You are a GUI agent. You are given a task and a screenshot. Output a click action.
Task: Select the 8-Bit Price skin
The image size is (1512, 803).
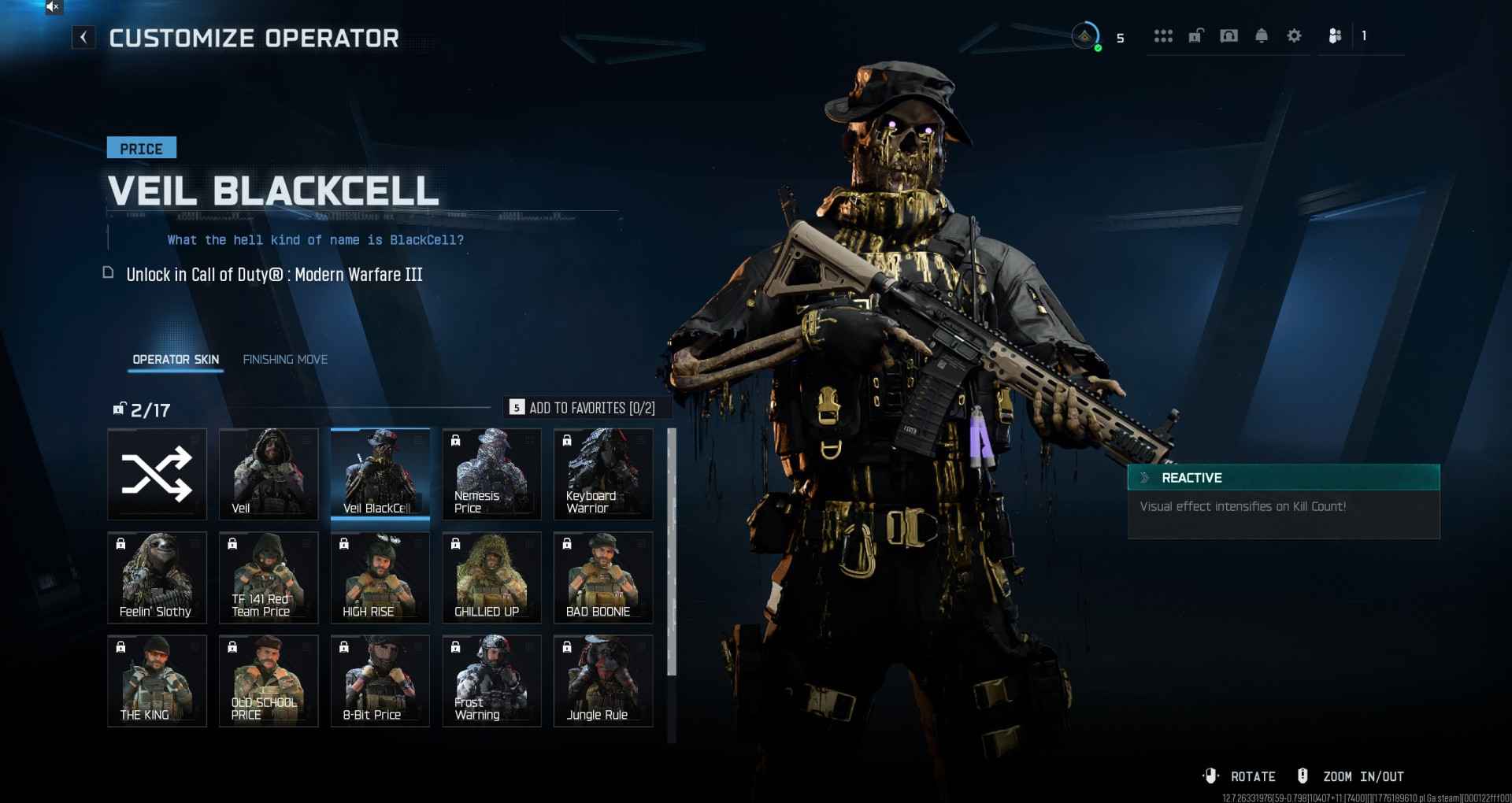[x=380, y=680]
